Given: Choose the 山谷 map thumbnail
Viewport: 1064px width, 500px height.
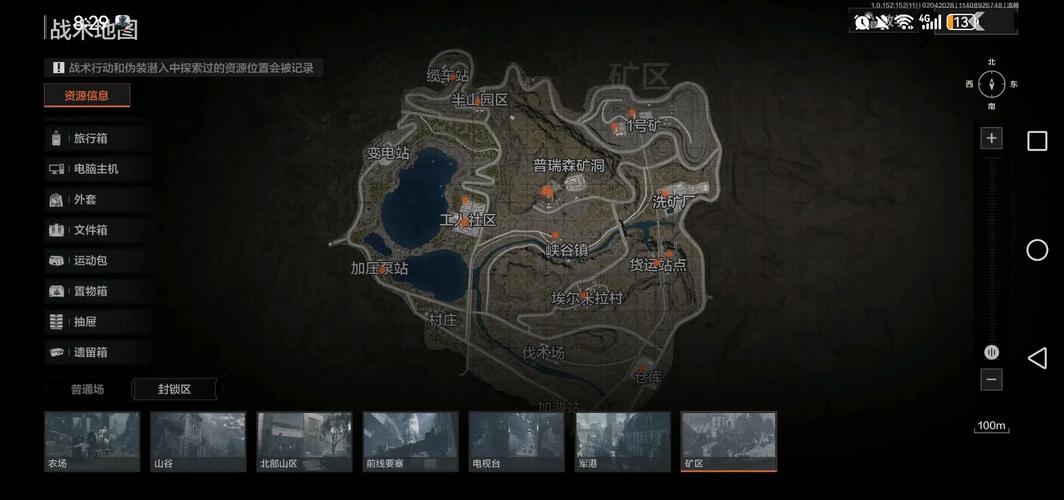Looking at the screenshot, I should (x=198, y=441).
